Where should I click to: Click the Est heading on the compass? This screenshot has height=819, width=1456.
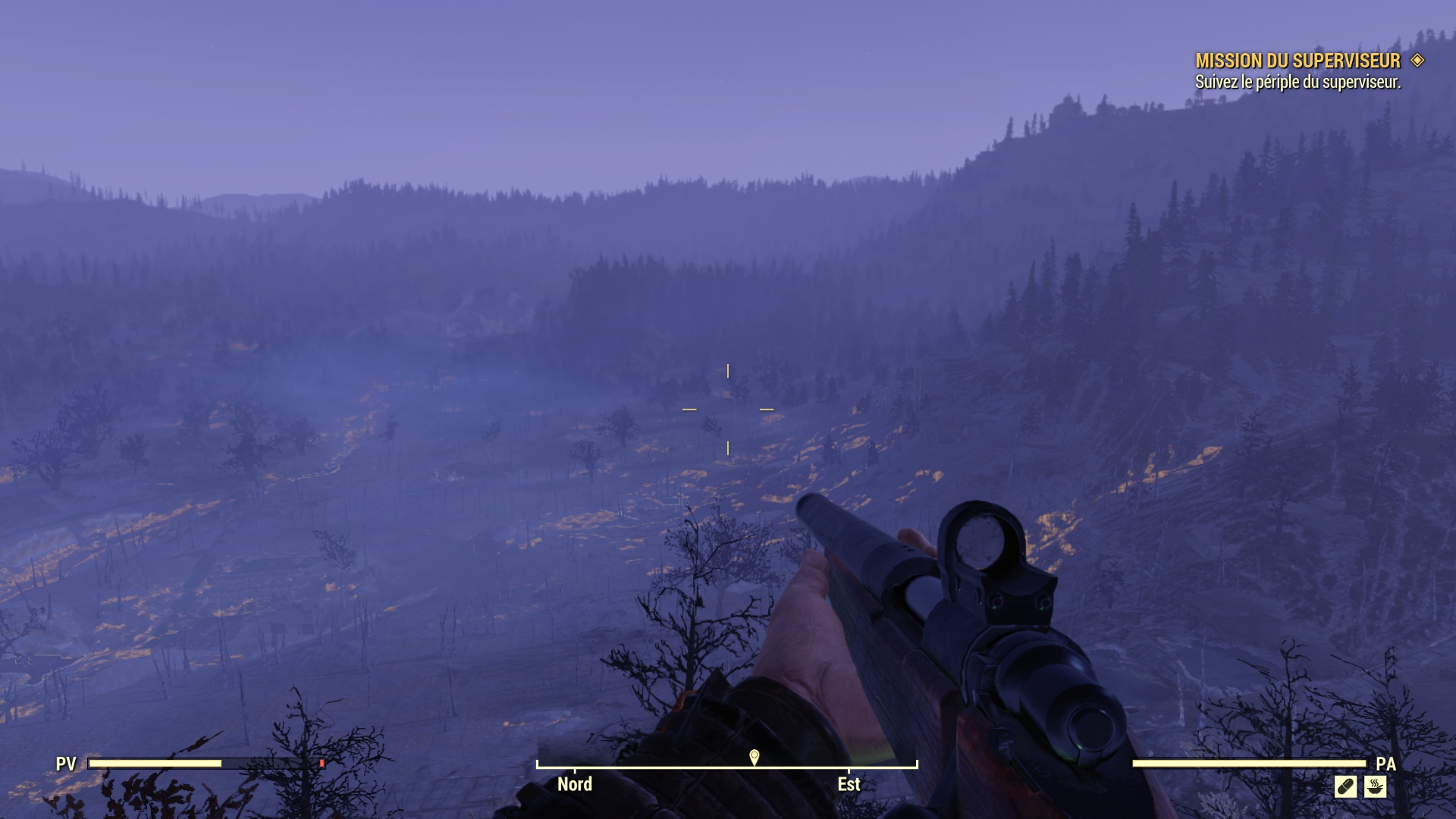coord(849,784)
